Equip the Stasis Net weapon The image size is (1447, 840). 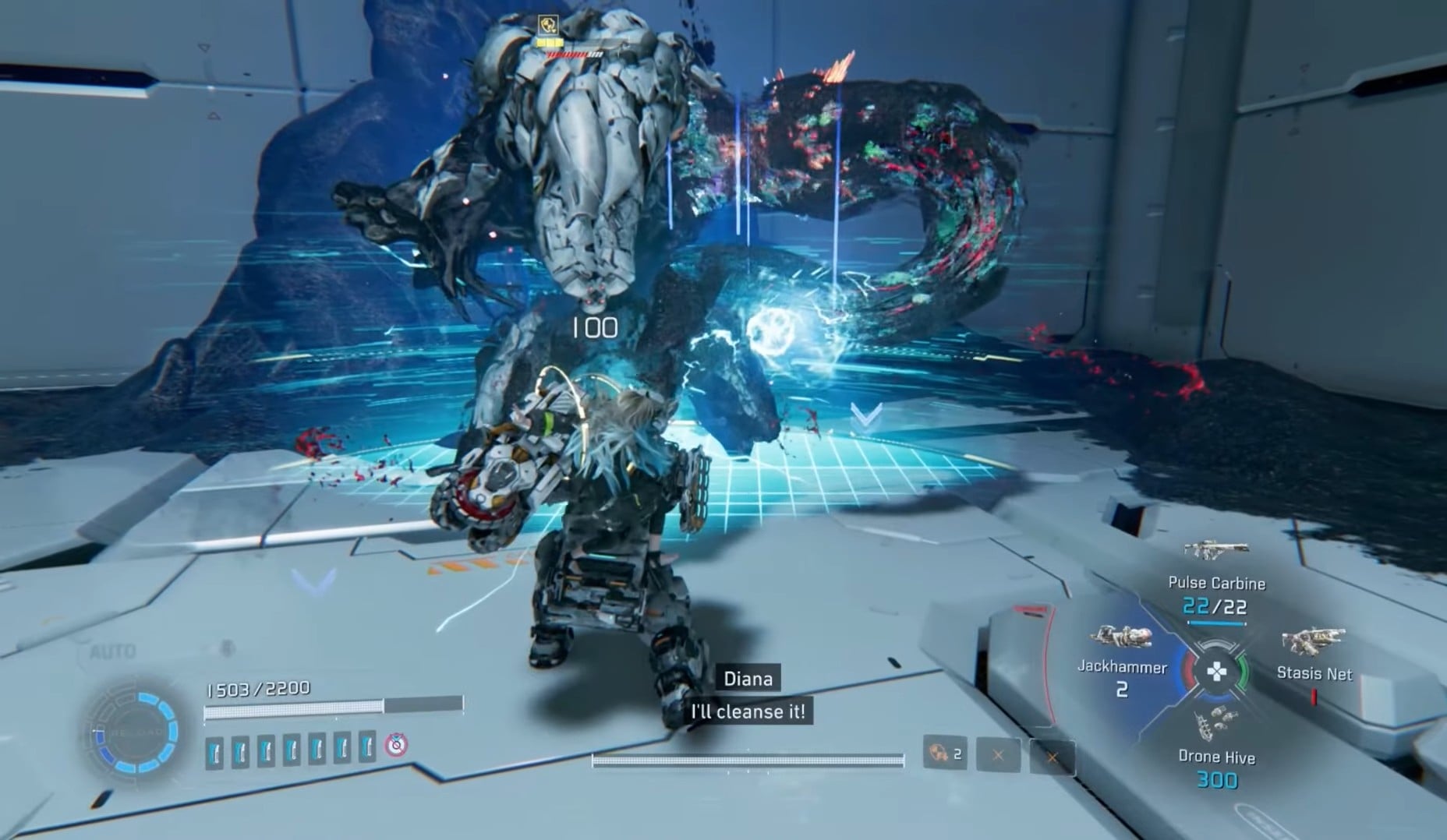(x=1312, y=643)
